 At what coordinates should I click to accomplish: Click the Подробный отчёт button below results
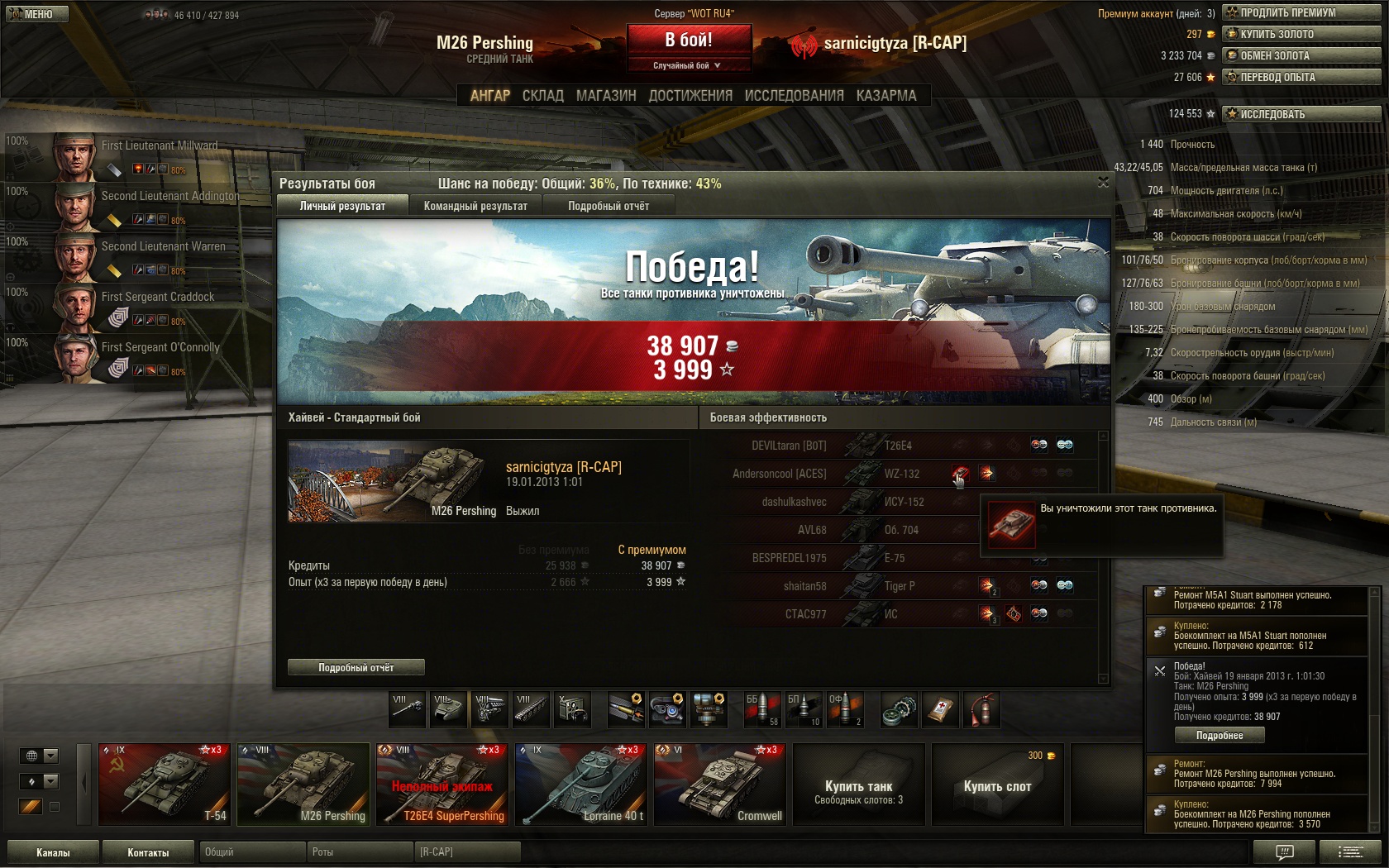pos(356,667)
